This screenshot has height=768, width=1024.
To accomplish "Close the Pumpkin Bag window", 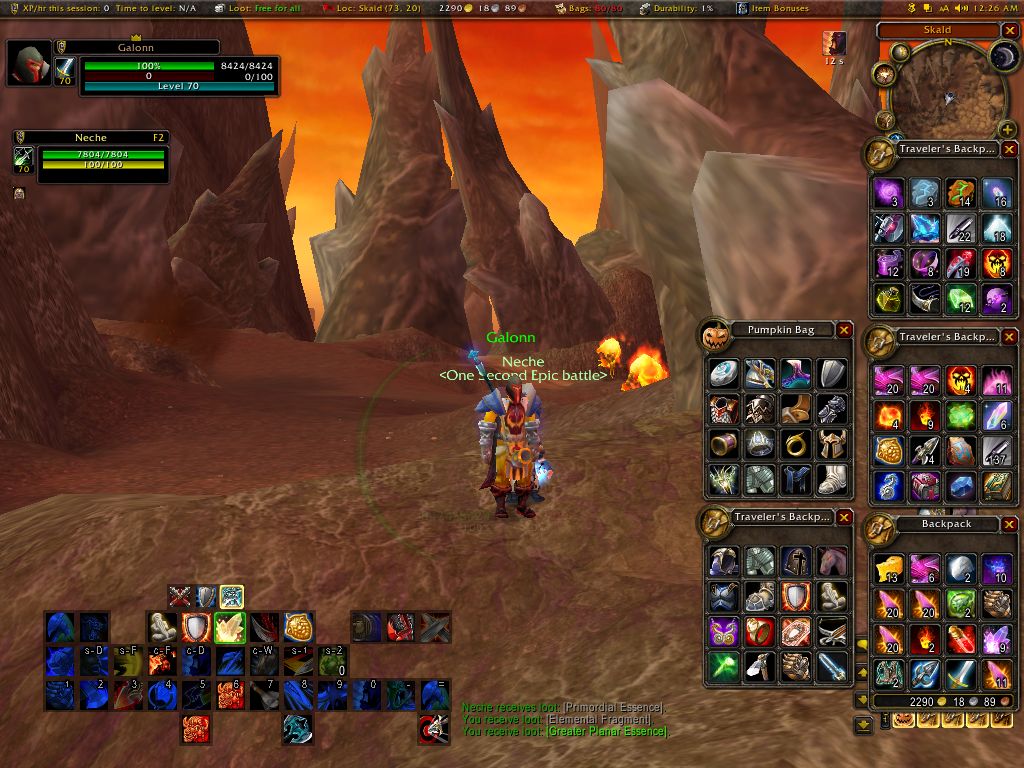I will [x=844, y=330].
